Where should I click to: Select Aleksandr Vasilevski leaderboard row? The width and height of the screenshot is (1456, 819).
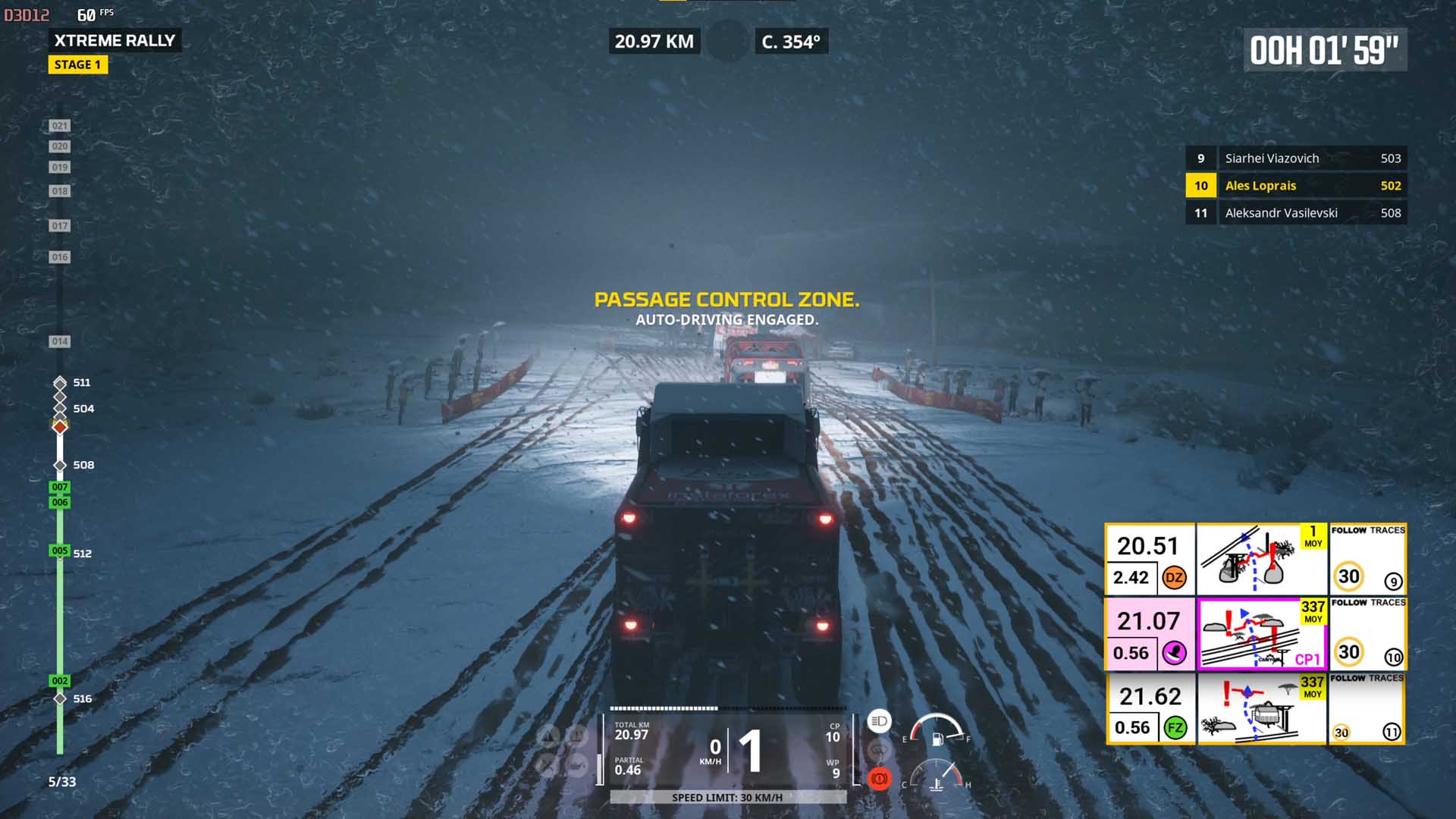pyautogui.click(x=1296, y=213)
